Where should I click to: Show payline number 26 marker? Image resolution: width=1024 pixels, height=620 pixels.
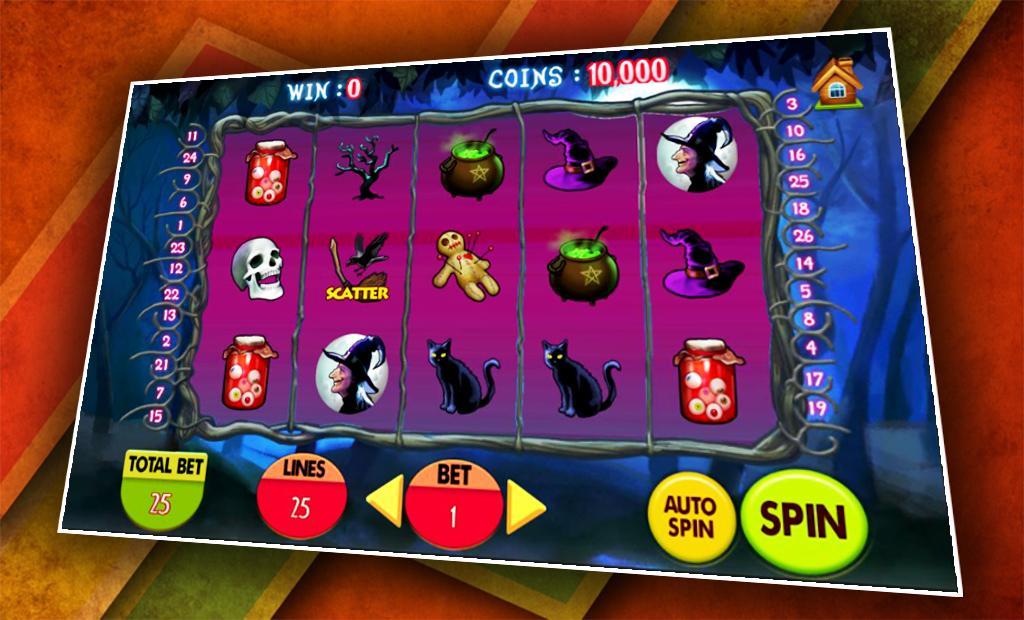pos(802,236)
